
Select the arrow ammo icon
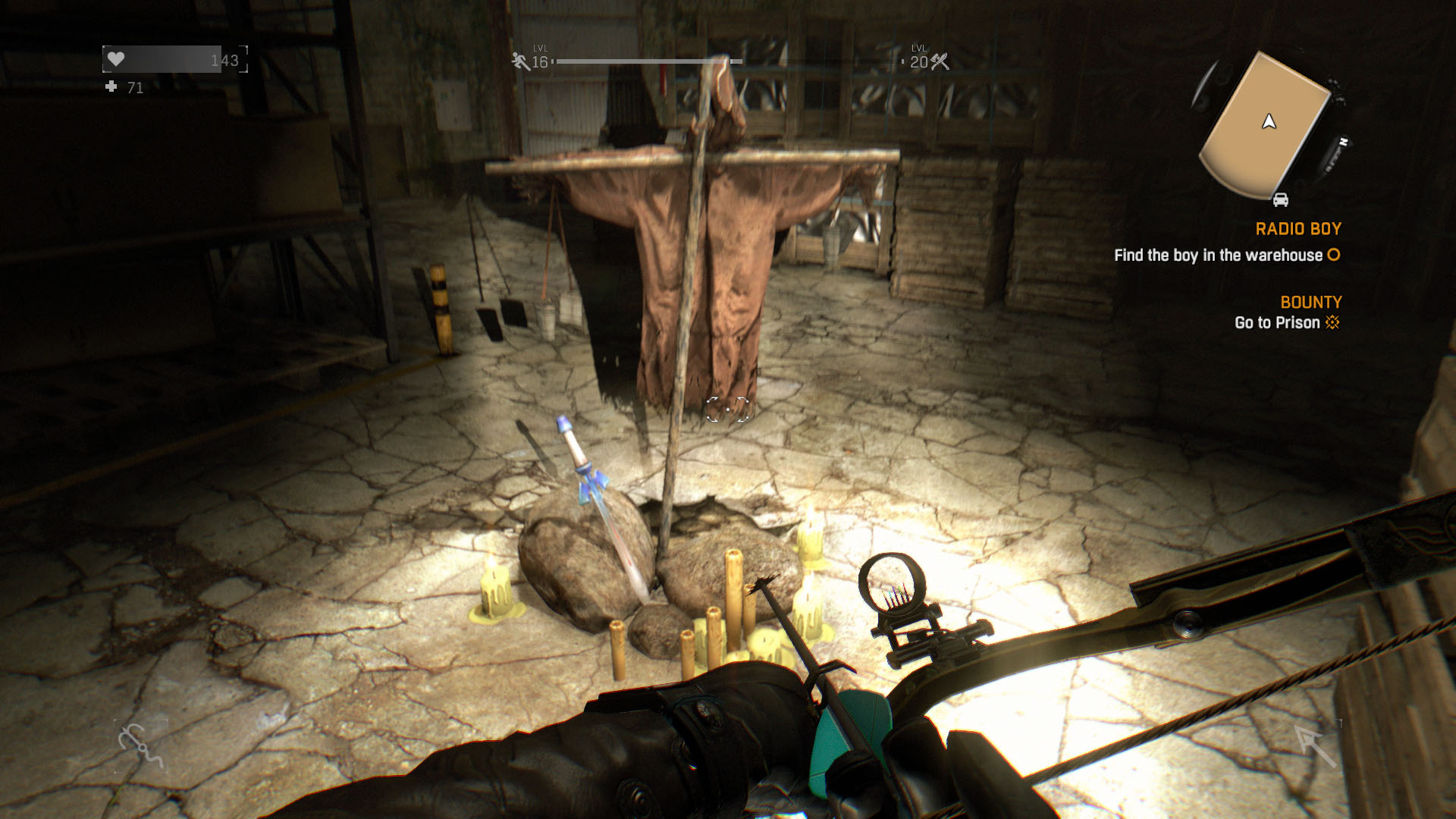[1316, 745]
